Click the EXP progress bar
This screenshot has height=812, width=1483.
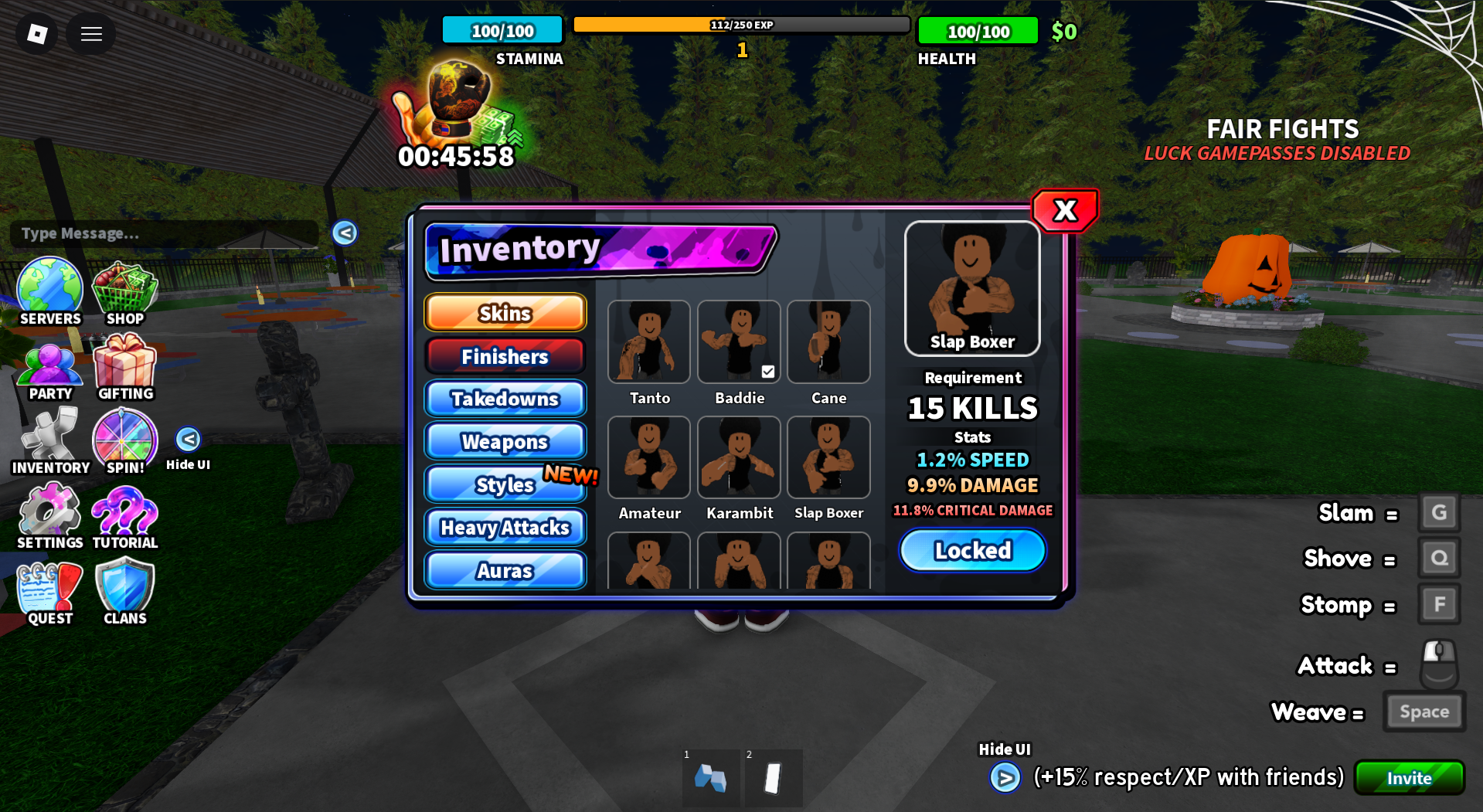(742, 24)
